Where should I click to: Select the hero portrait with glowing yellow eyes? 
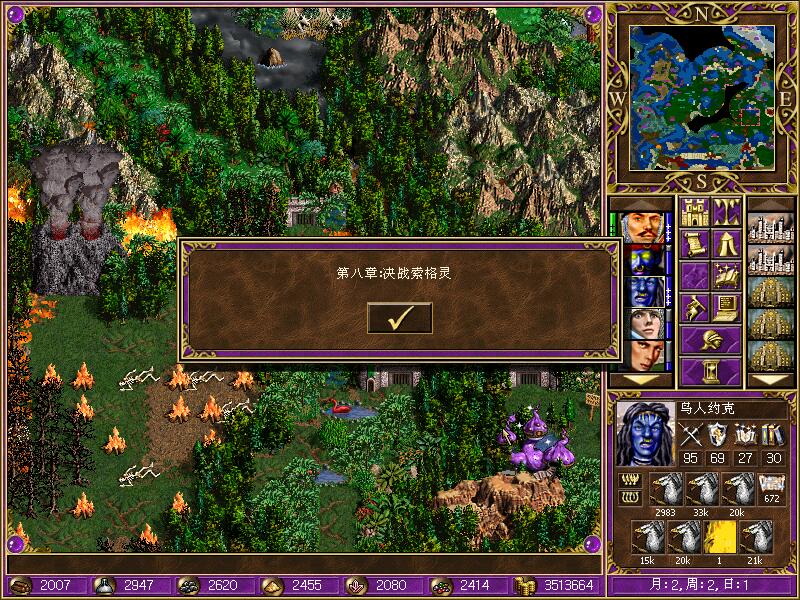pos(643,261)
